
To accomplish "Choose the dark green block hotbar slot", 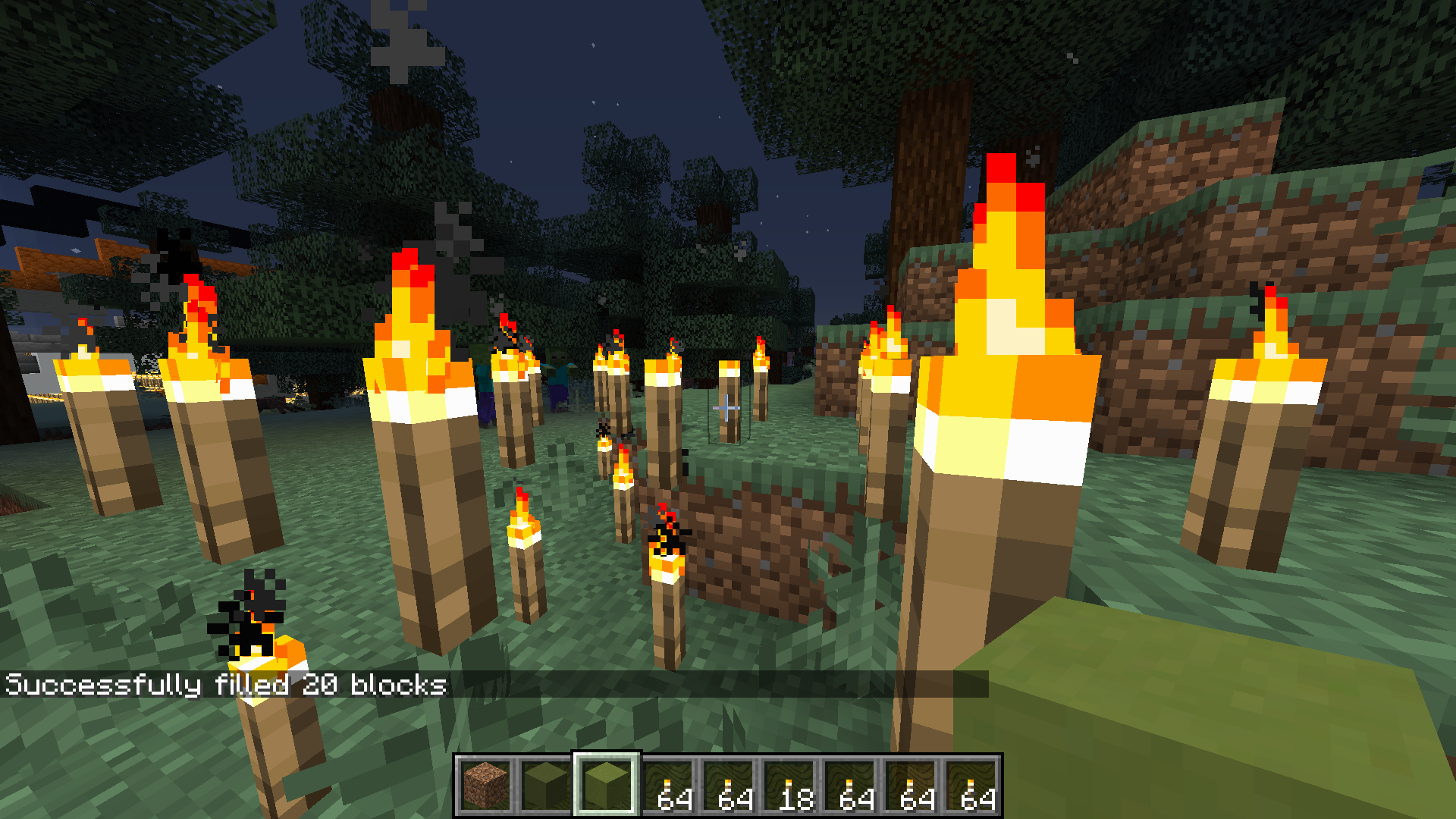I will (x=546, y=786).
